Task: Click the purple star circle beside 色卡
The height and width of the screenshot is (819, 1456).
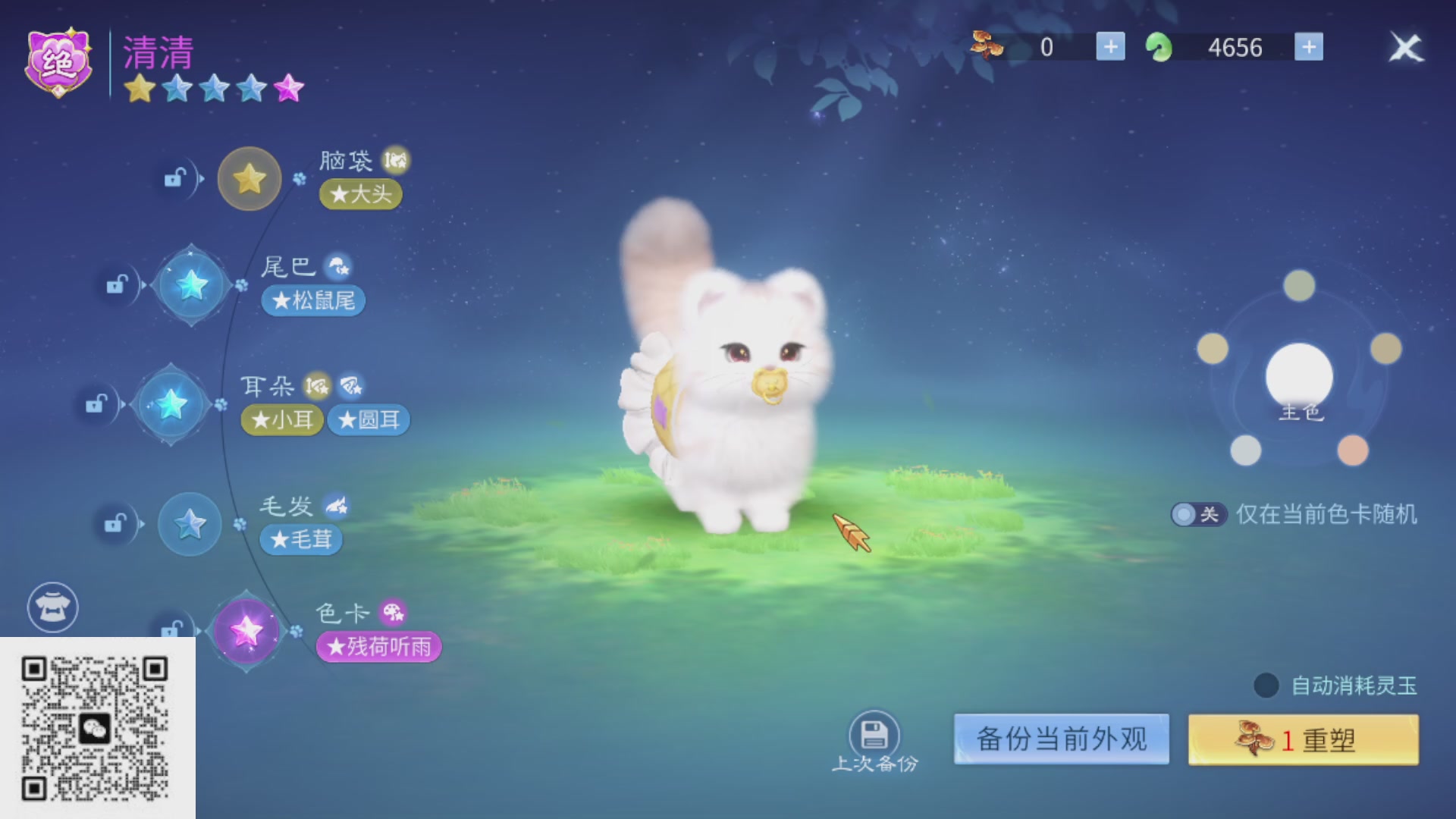Action: tap(245, 629)
